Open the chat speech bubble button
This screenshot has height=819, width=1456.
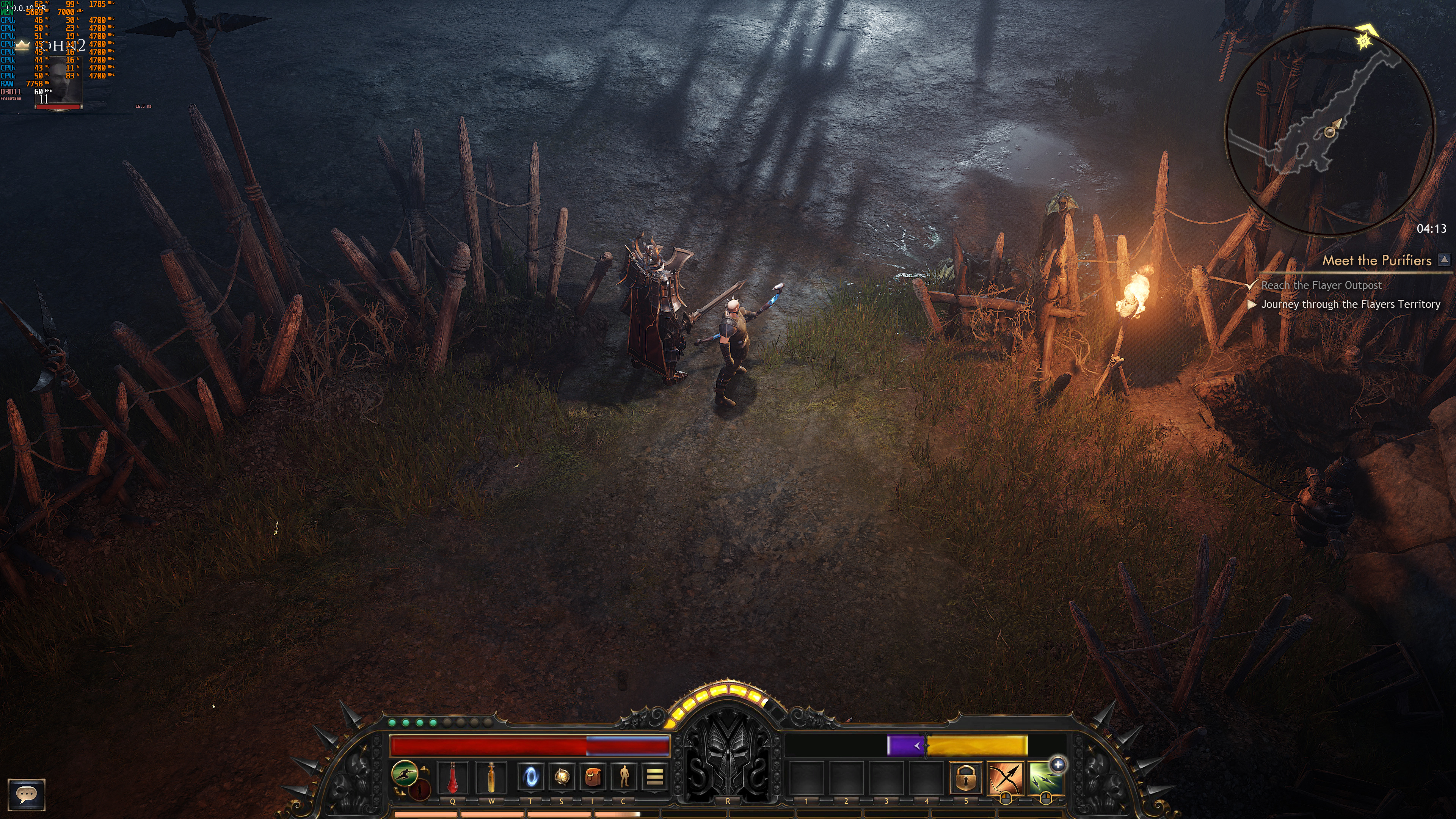point(26,794)
